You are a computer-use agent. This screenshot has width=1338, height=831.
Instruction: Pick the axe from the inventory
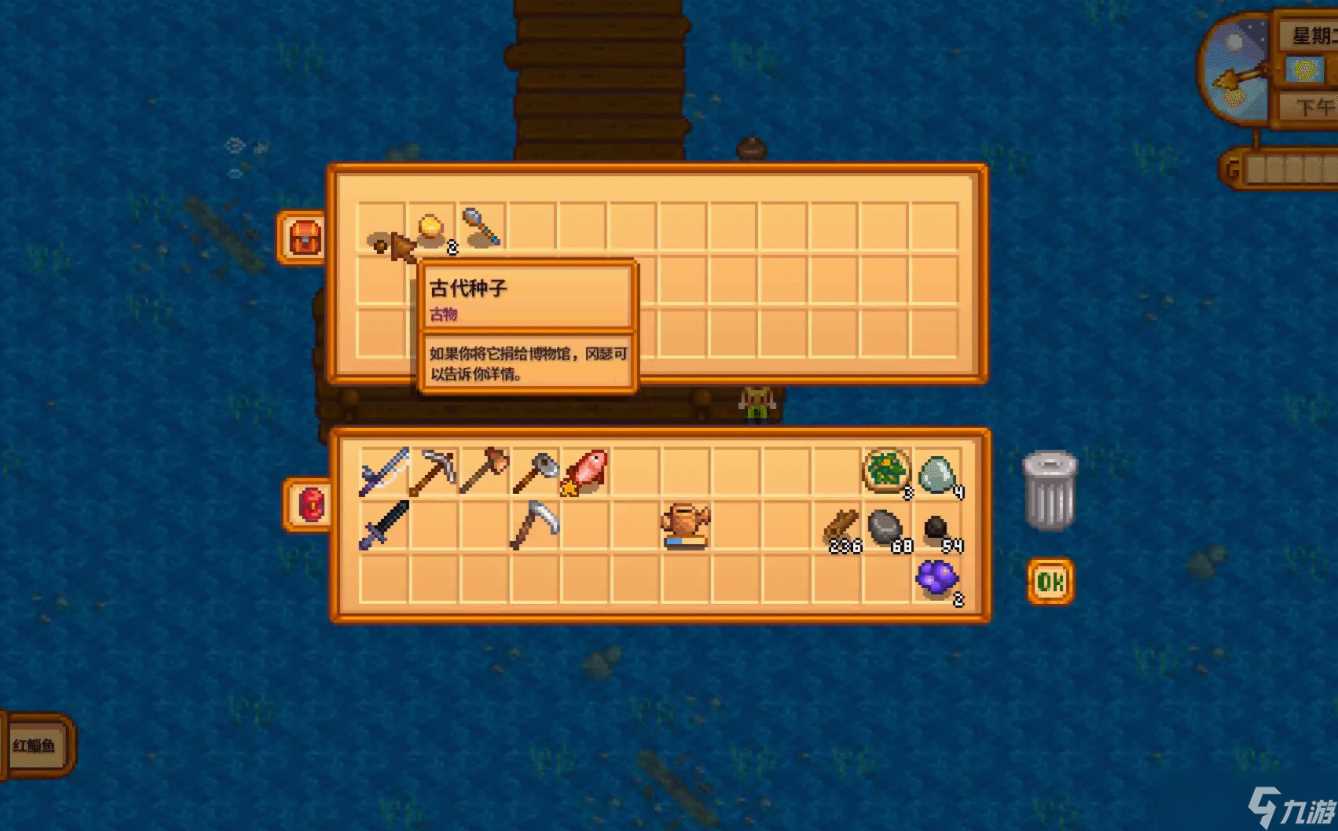pyautogui.click(x=535, y=472)
